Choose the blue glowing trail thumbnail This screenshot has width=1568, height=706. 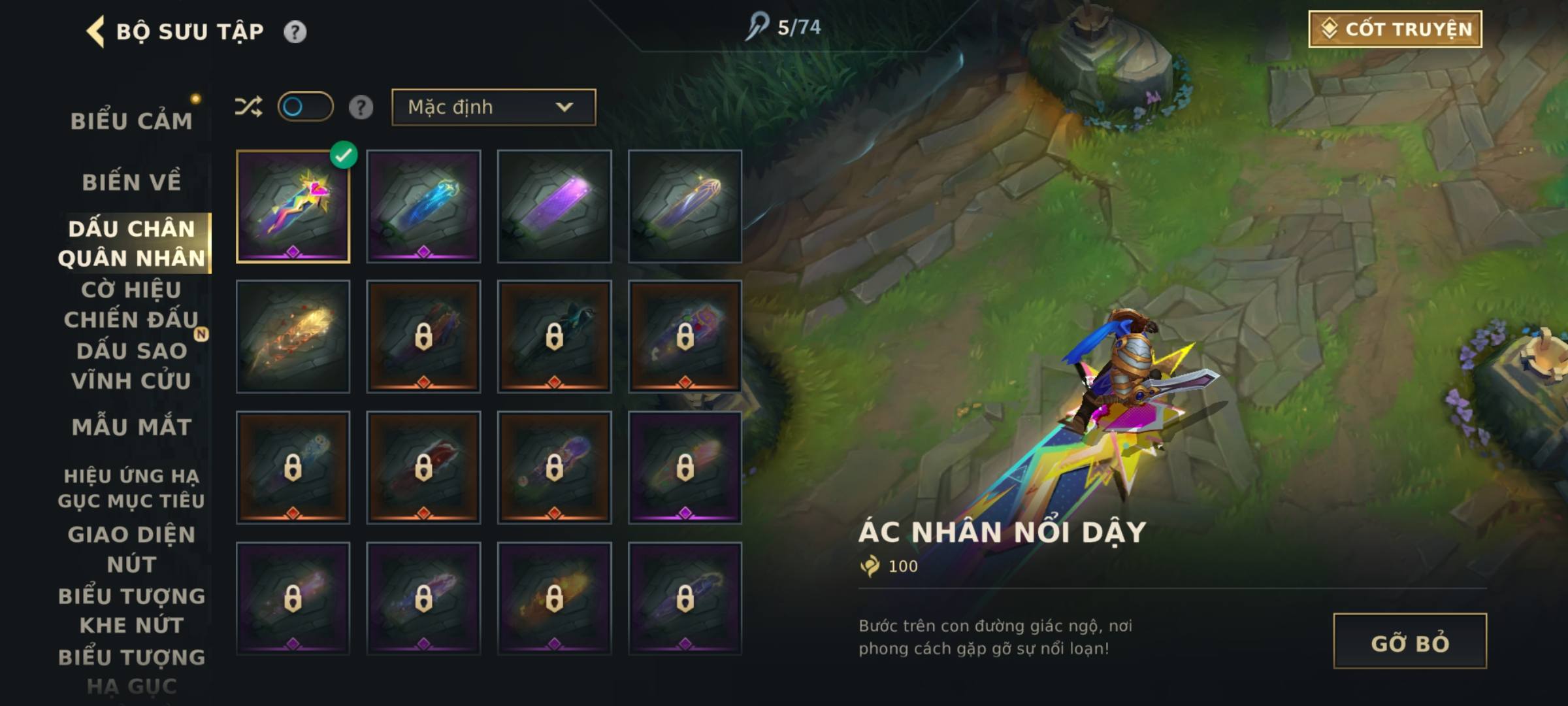point(423,207)
